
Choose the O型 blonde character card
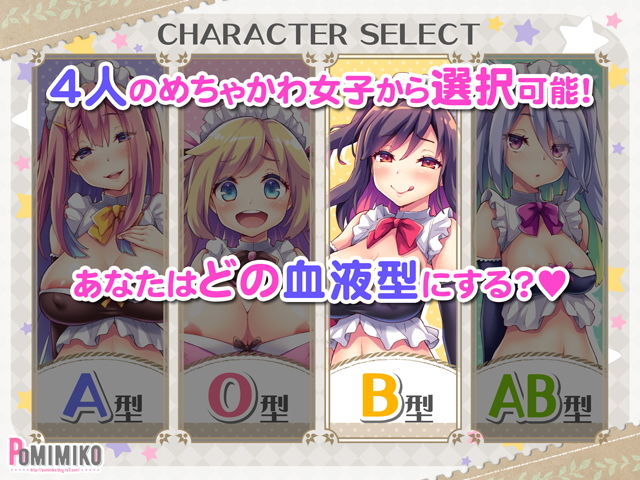(244, 260)
